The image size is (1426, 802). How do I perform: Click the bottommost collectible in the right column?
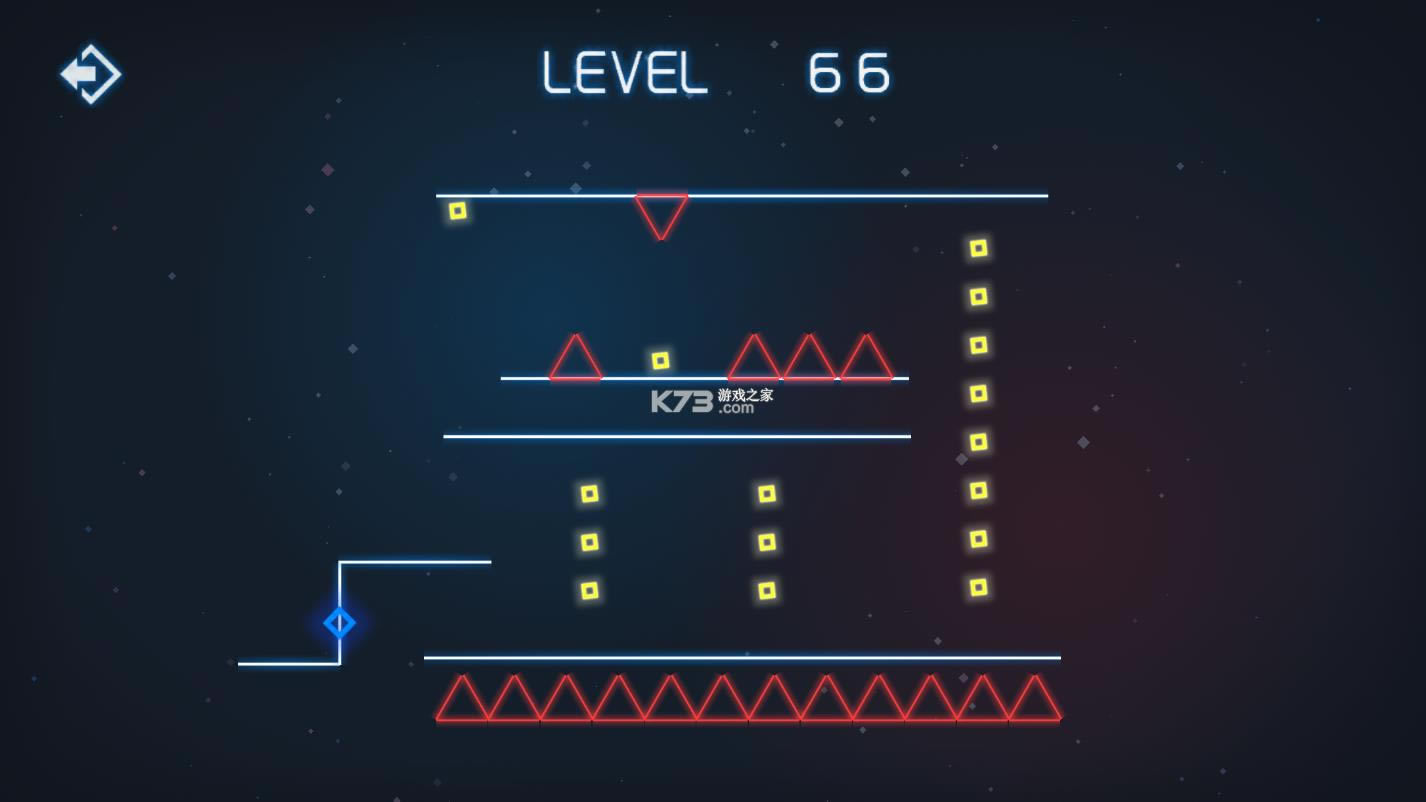click(x=977, y=588)
